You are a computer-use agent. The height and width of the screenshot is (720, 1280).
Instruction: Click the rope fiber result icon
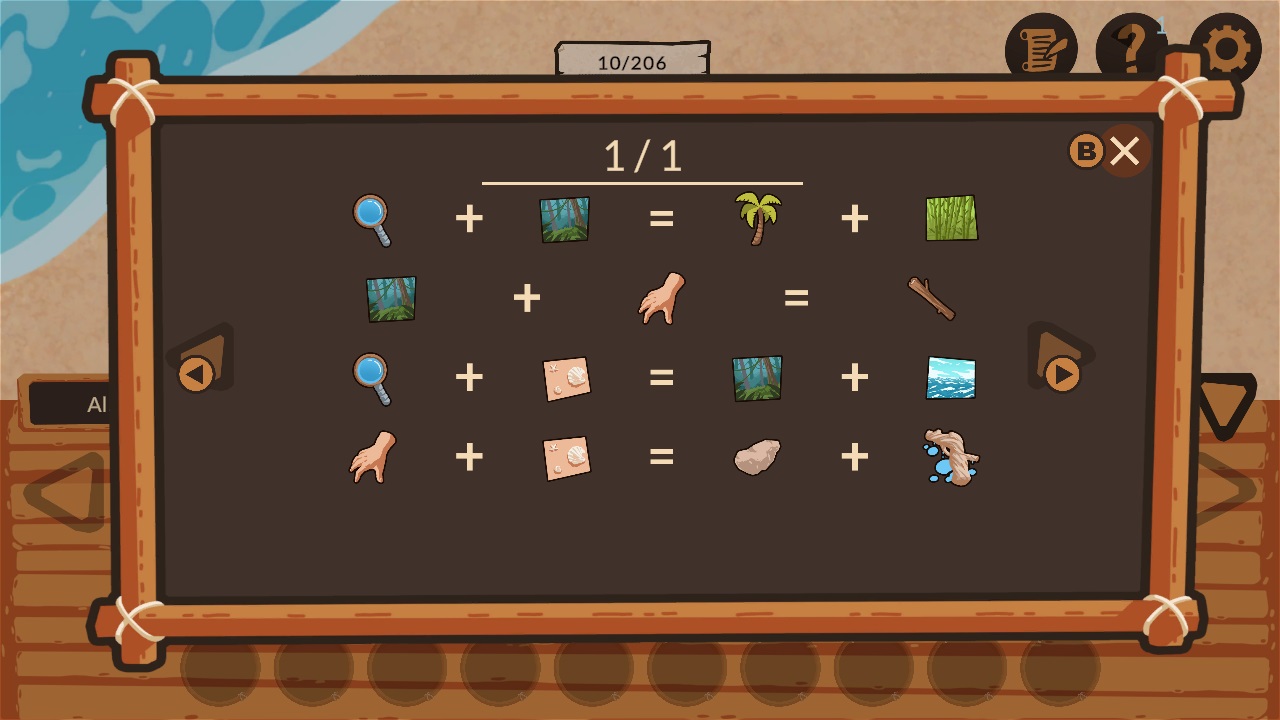point(949,457)
